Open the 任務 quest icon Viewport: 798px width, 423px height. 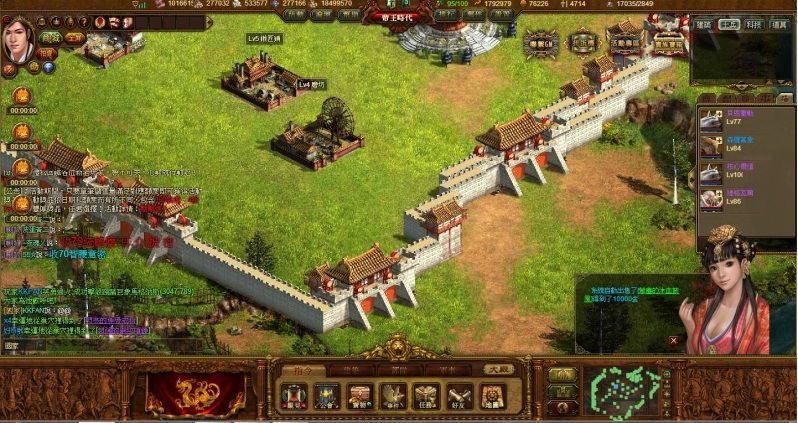pos(424,396)
